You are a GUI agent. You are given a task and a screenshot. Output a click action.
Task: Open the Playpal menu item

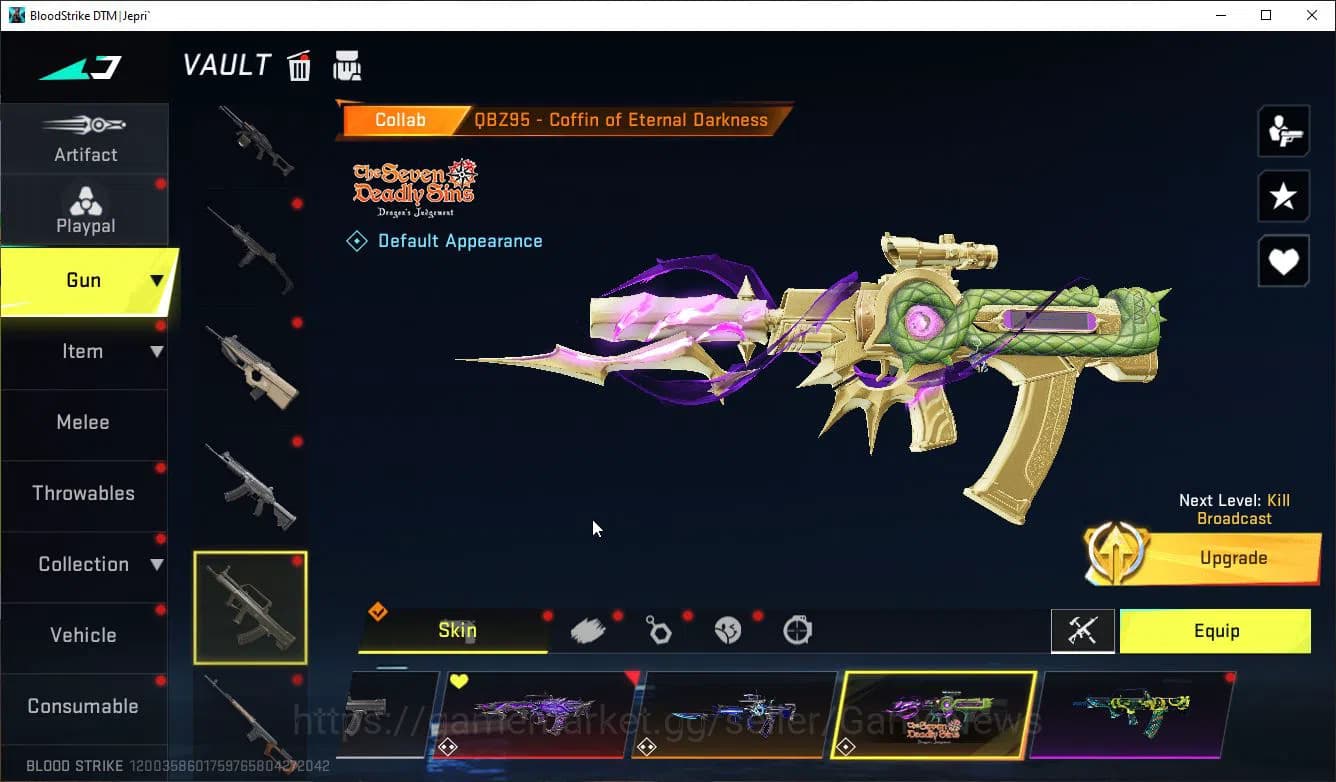click(x=85, y=210)
